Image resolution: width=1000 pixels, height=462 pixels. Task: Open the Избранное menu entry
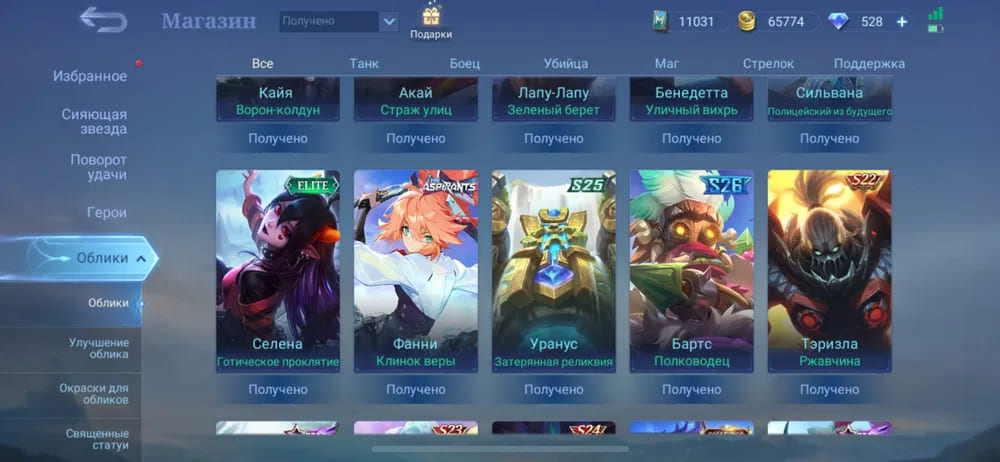coord(90,76)
